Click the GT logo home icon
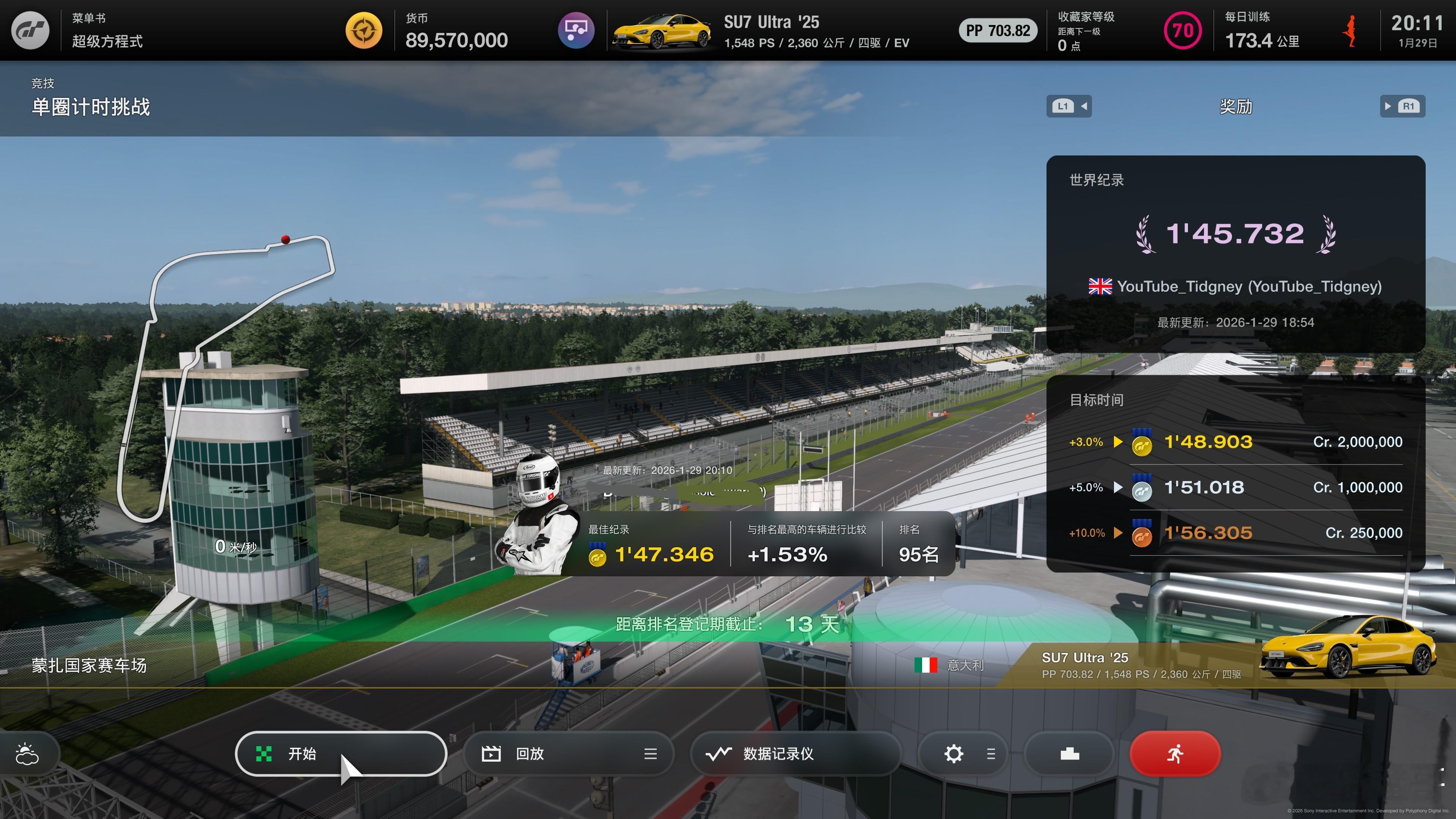Viewport: 1456px width, 819px height. (x=30, y=30)
